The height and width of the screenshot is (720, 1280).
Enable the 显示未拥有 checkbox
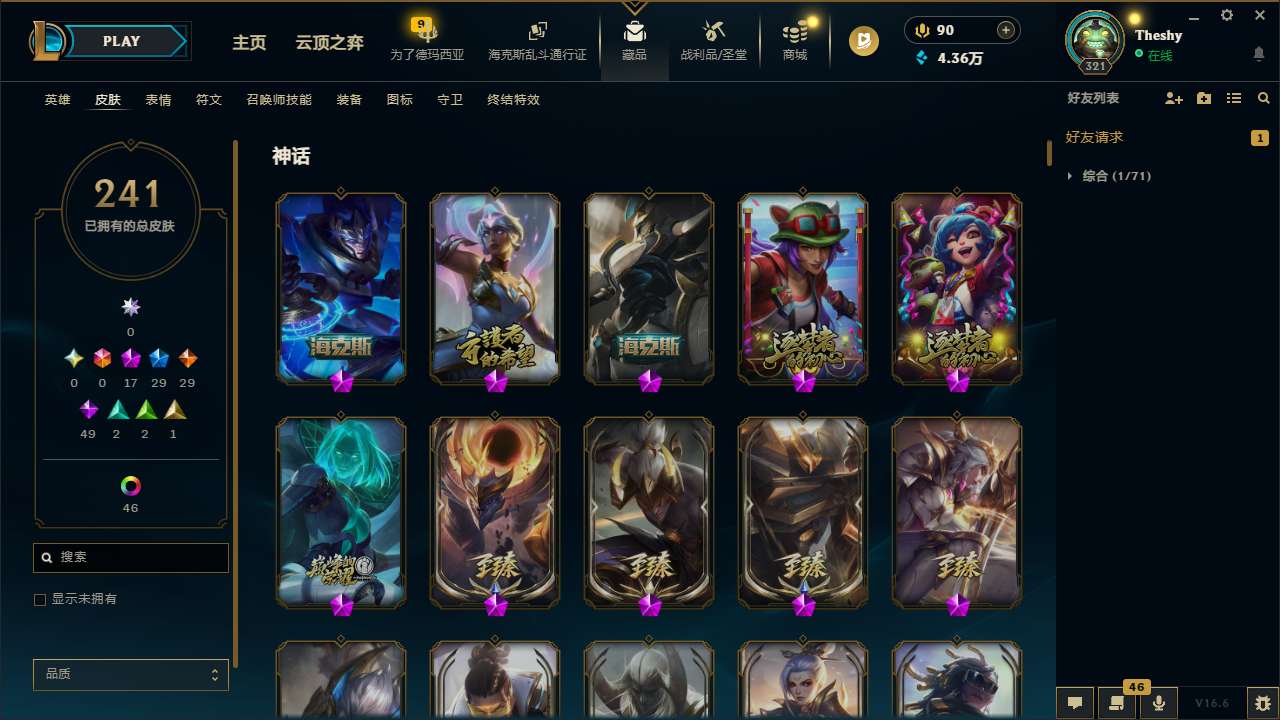(40, 599)
